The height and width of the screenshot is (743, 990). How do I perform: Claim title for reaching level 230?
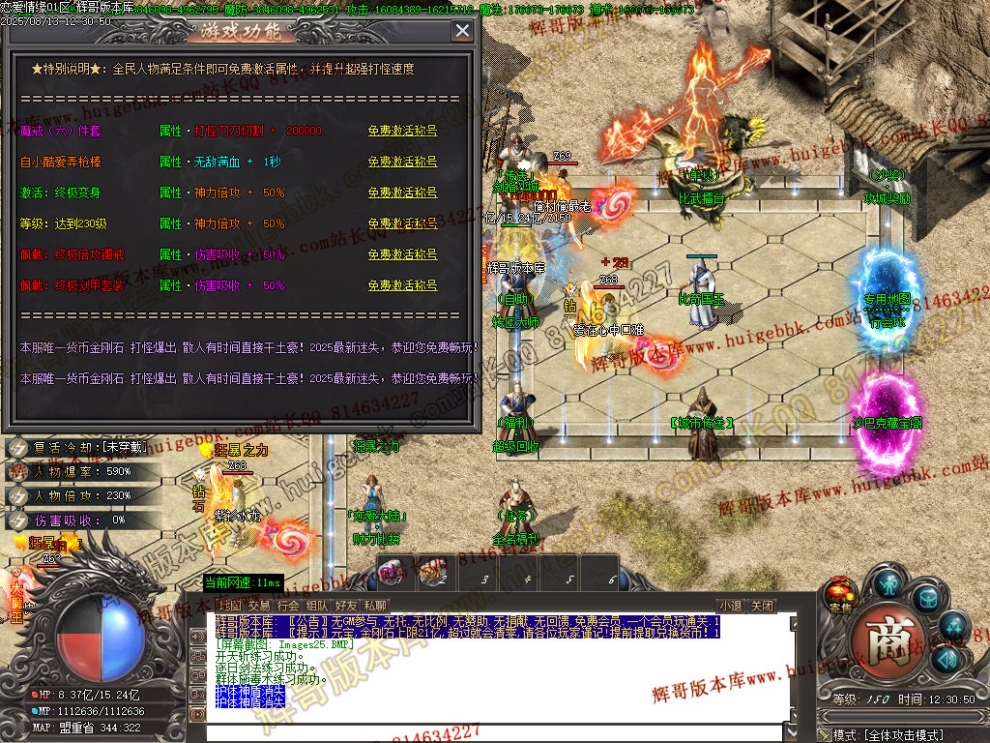point(402,224)
